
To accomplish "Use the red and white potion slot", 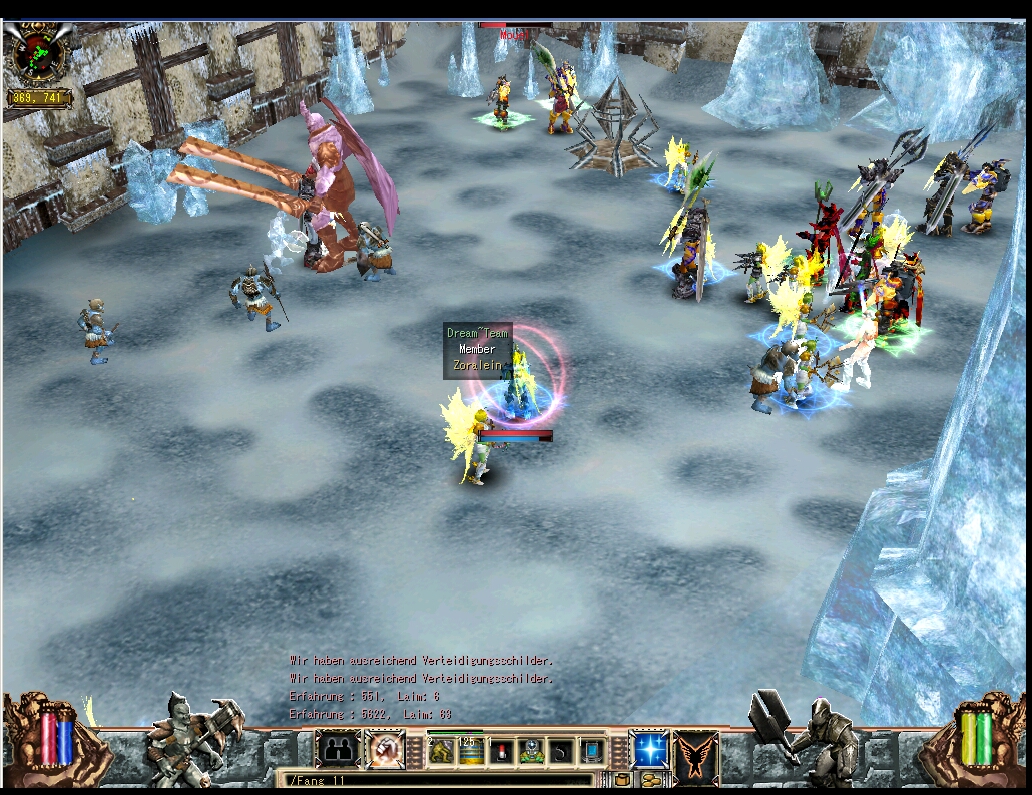I will click(x=500, y=751).
